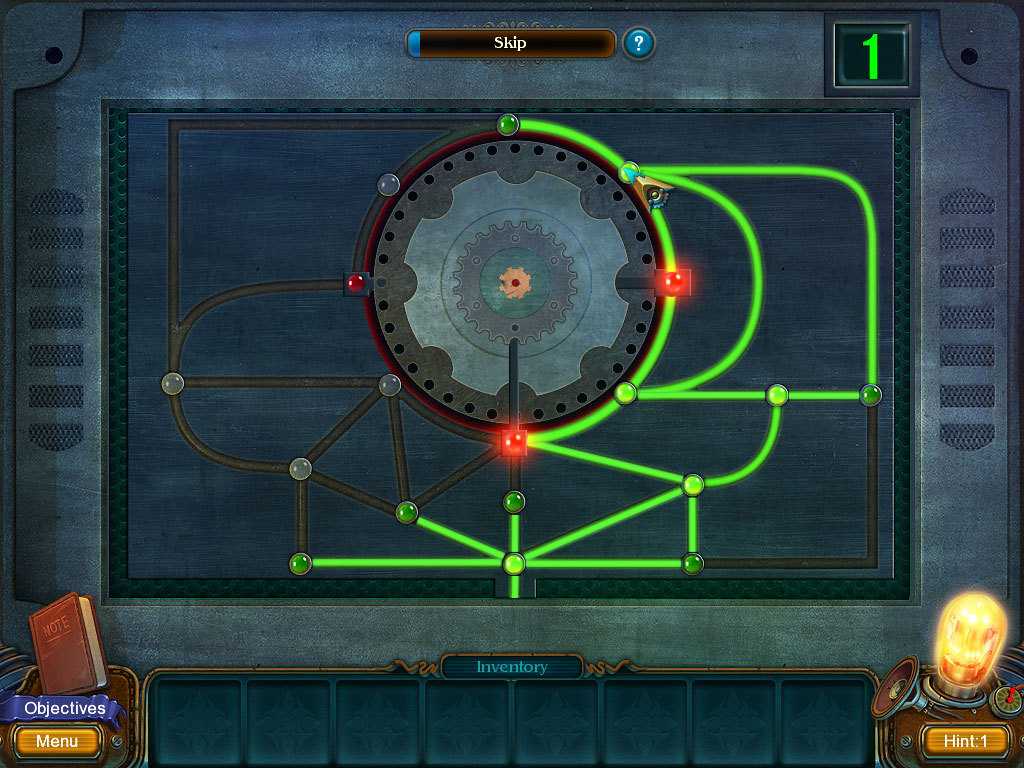Select the Inventory label
Viewport: 1024px width, 768px height.
pos(511,667)
